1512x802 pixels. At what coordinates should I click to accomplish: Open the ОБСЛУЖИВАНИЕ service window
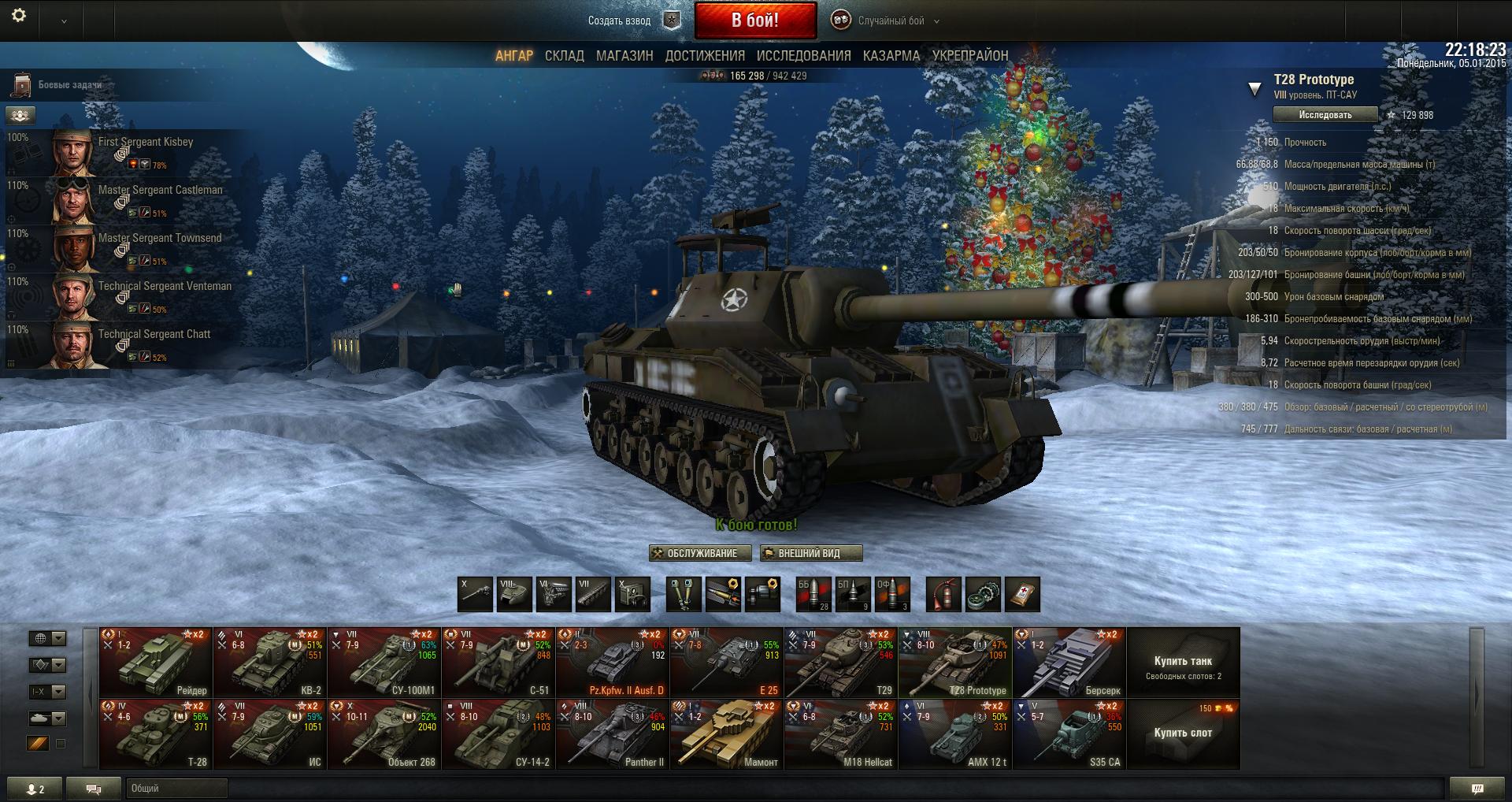pyautogui.click(x=700, y=553)
